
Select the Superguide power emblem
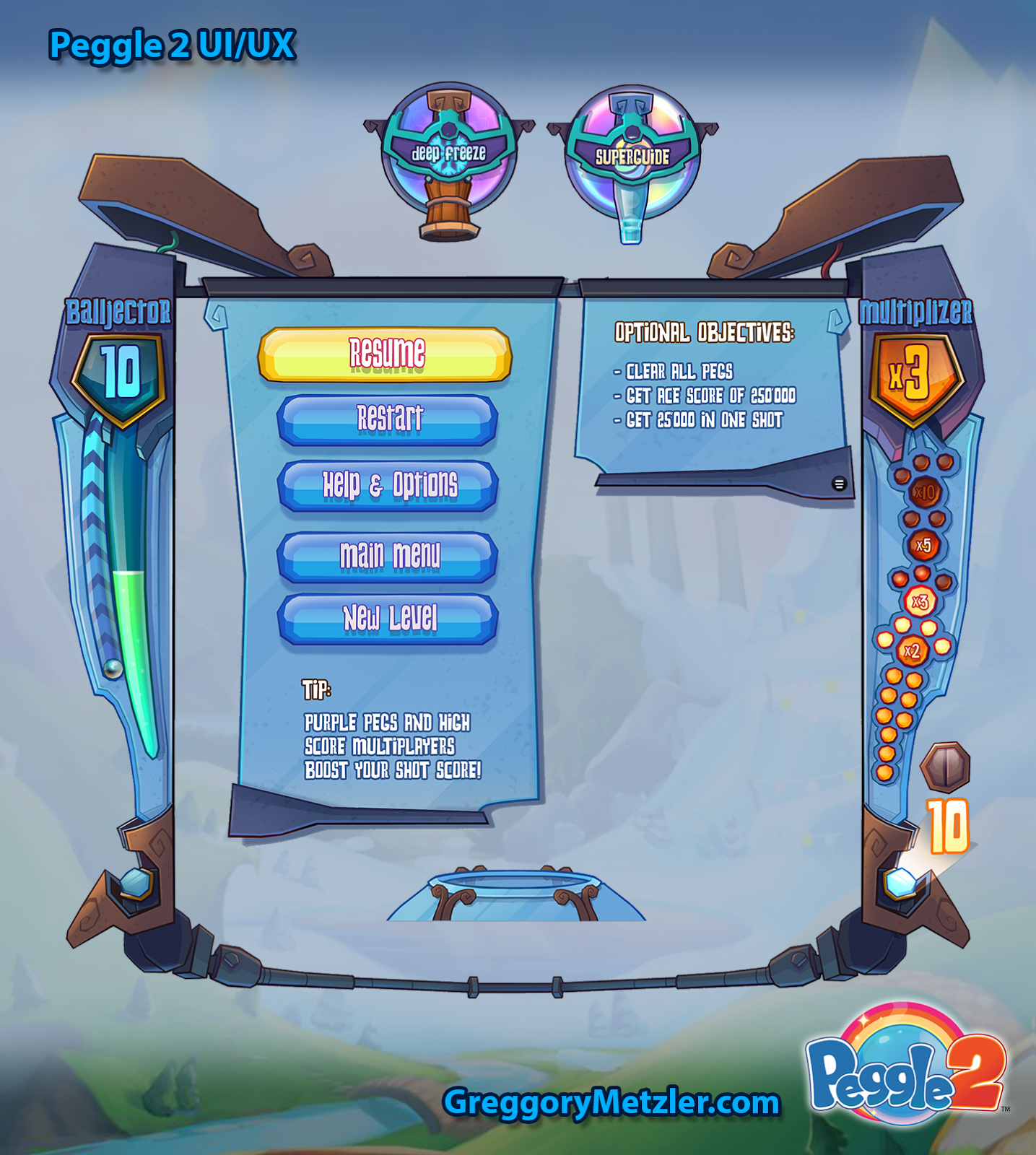[631, 152]
